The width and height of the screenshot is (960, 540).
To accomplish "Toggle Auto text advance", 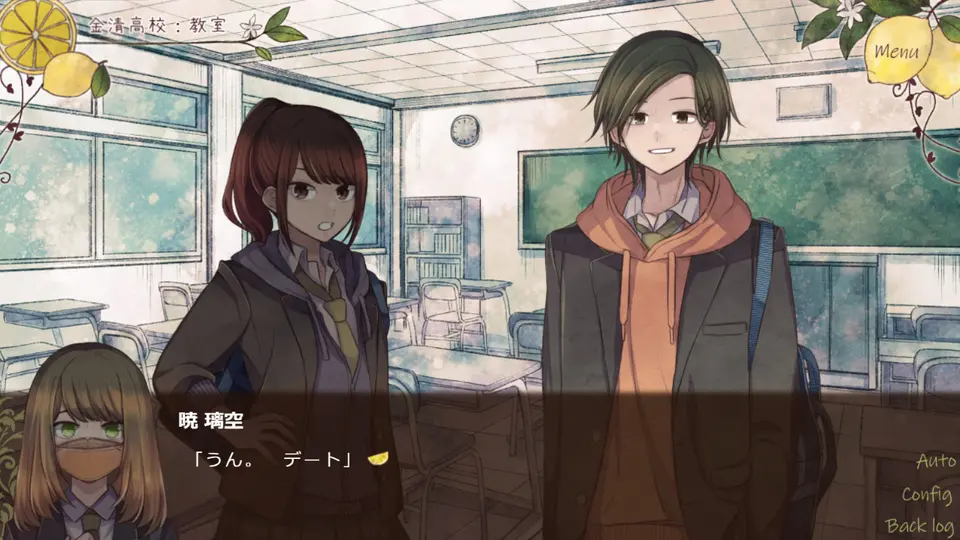I will click(936, 462).
